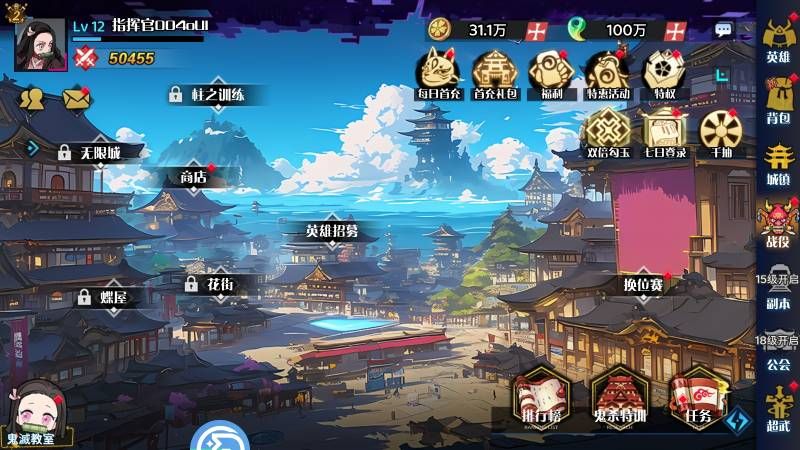The image size is (800, 450).
Task: Add more gold coins with plus button
Action: [x=537, y=30]
